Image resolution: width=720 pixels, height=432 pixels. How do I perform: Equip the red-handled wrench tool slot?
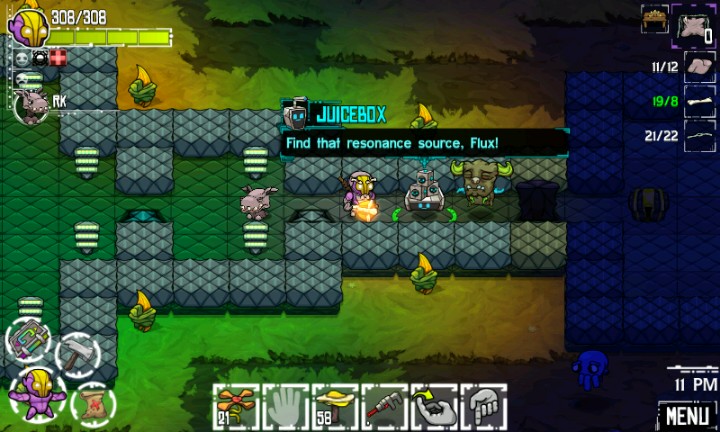point(384,407)
